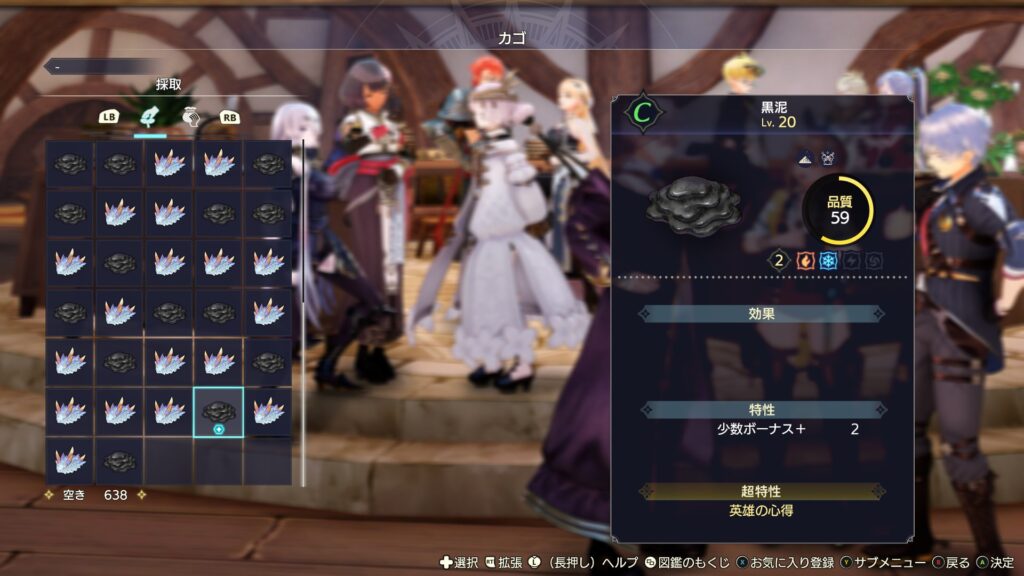The image size is (1024, 576).
Task: Select the highlighted 黒泥 slot with plus marker
Action: click(x=218, y=413)
